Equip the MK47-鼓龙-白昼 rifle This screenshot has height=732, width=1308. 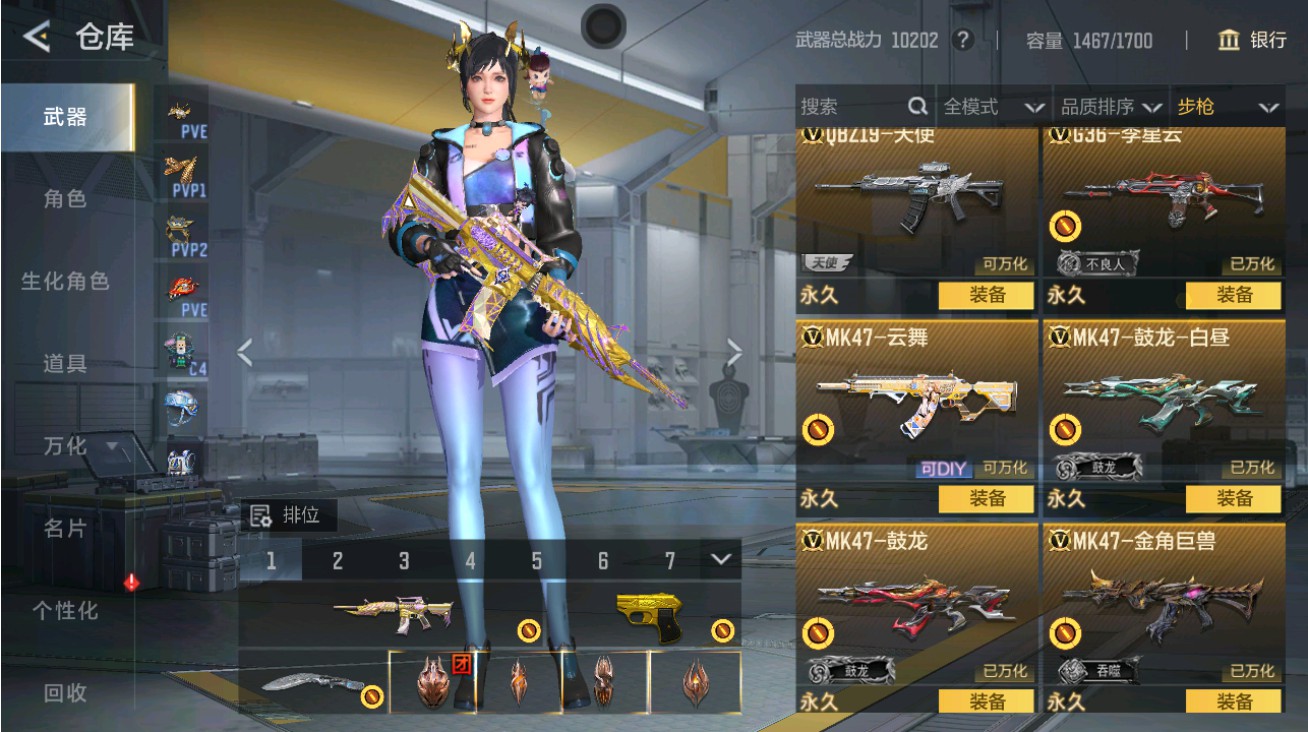[1233, 498]
